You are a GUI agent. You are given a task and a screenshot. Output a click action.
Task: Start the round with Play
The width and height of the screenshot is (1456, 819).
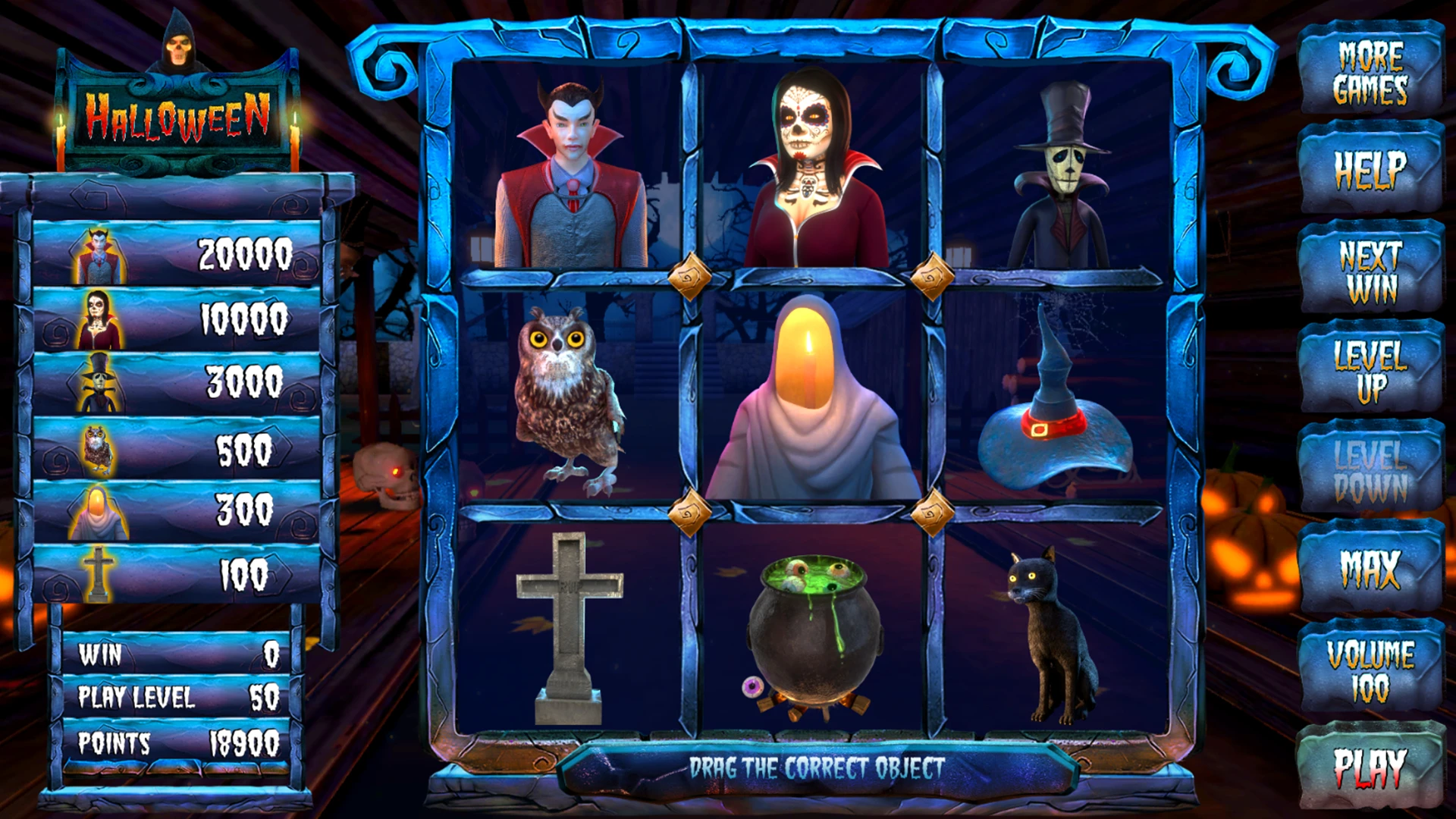[x=1370, y=767]
